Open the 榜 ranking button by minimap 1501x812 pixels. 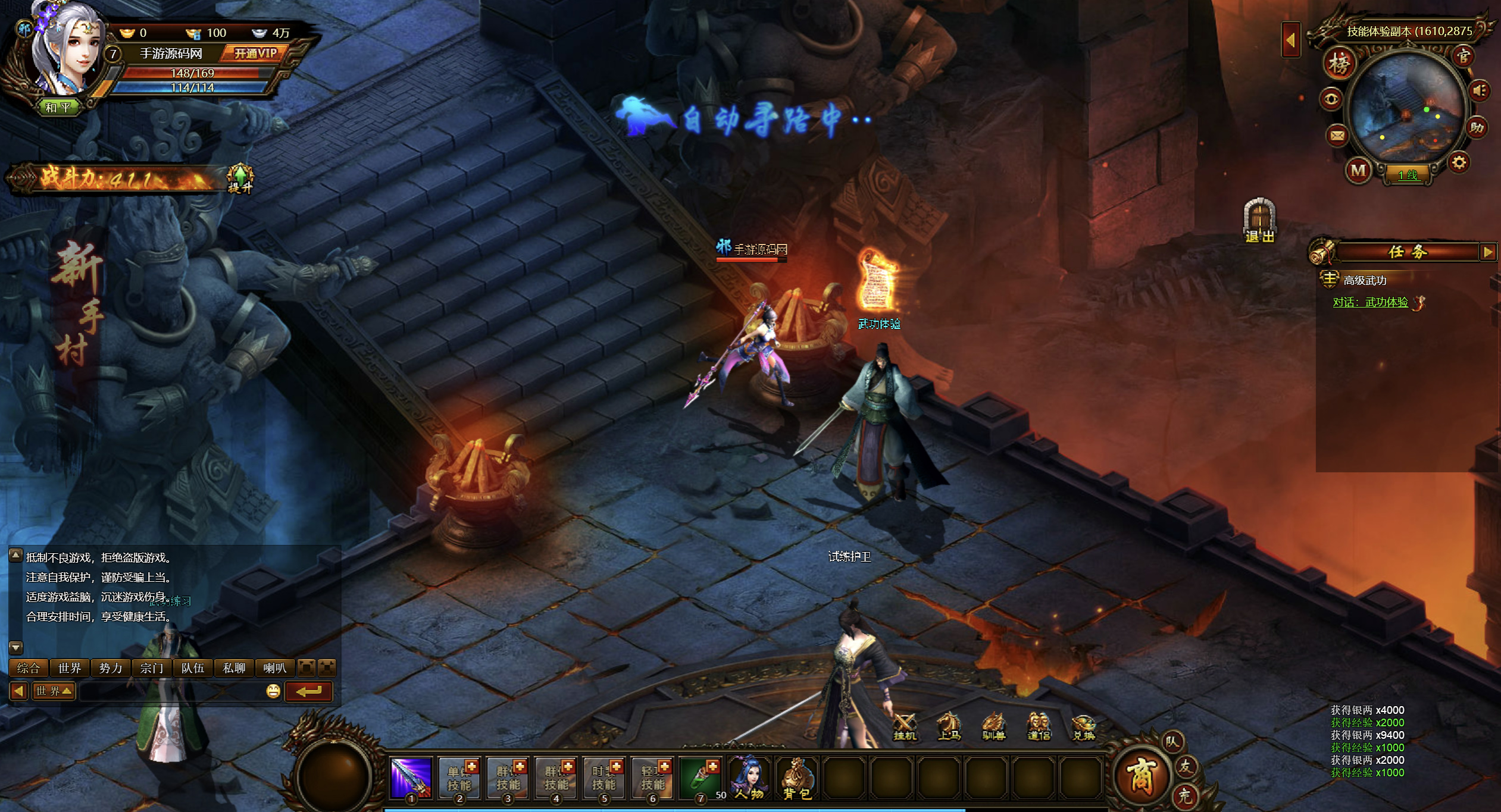pos(1339,64)
